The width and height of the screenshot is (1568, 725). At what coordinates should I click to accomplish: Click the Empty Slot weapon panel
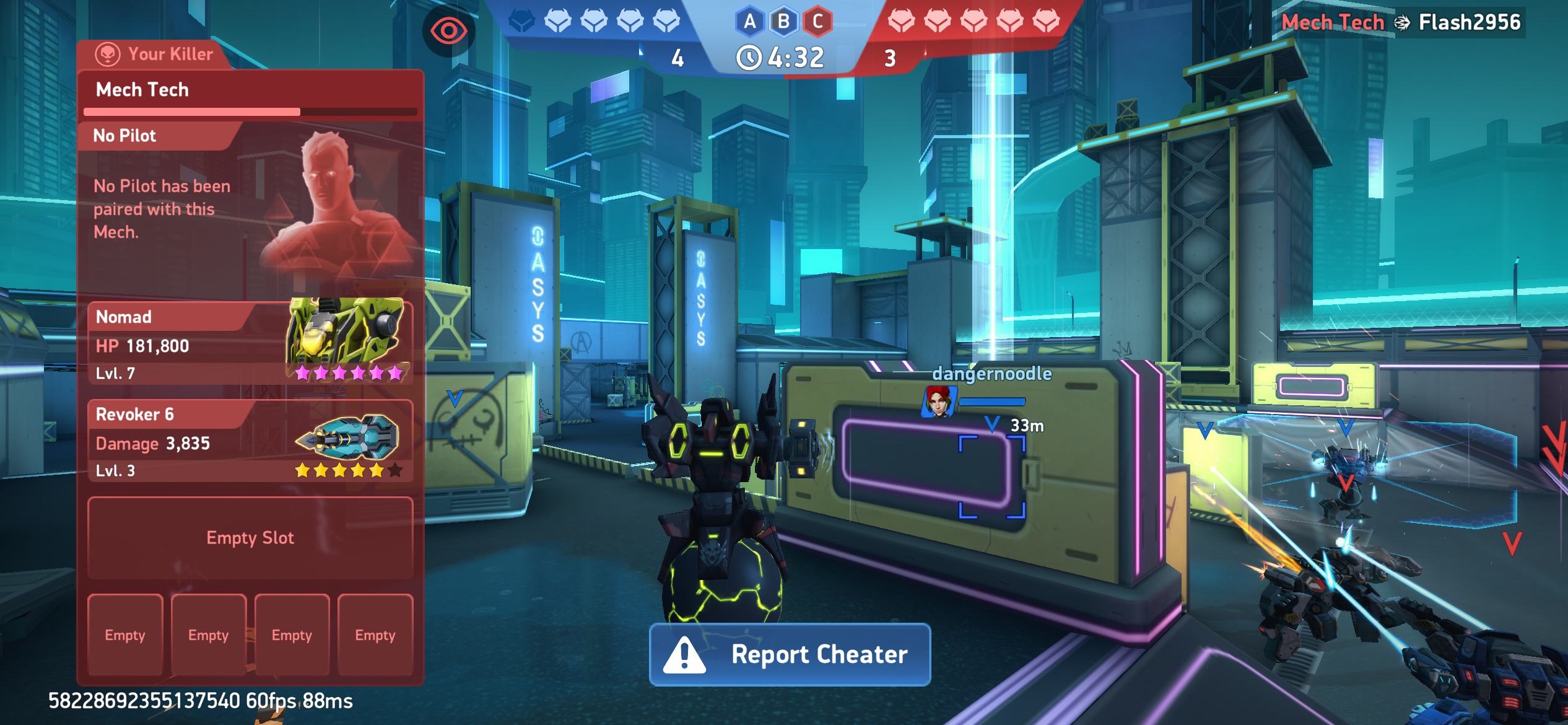click(250, 538)
